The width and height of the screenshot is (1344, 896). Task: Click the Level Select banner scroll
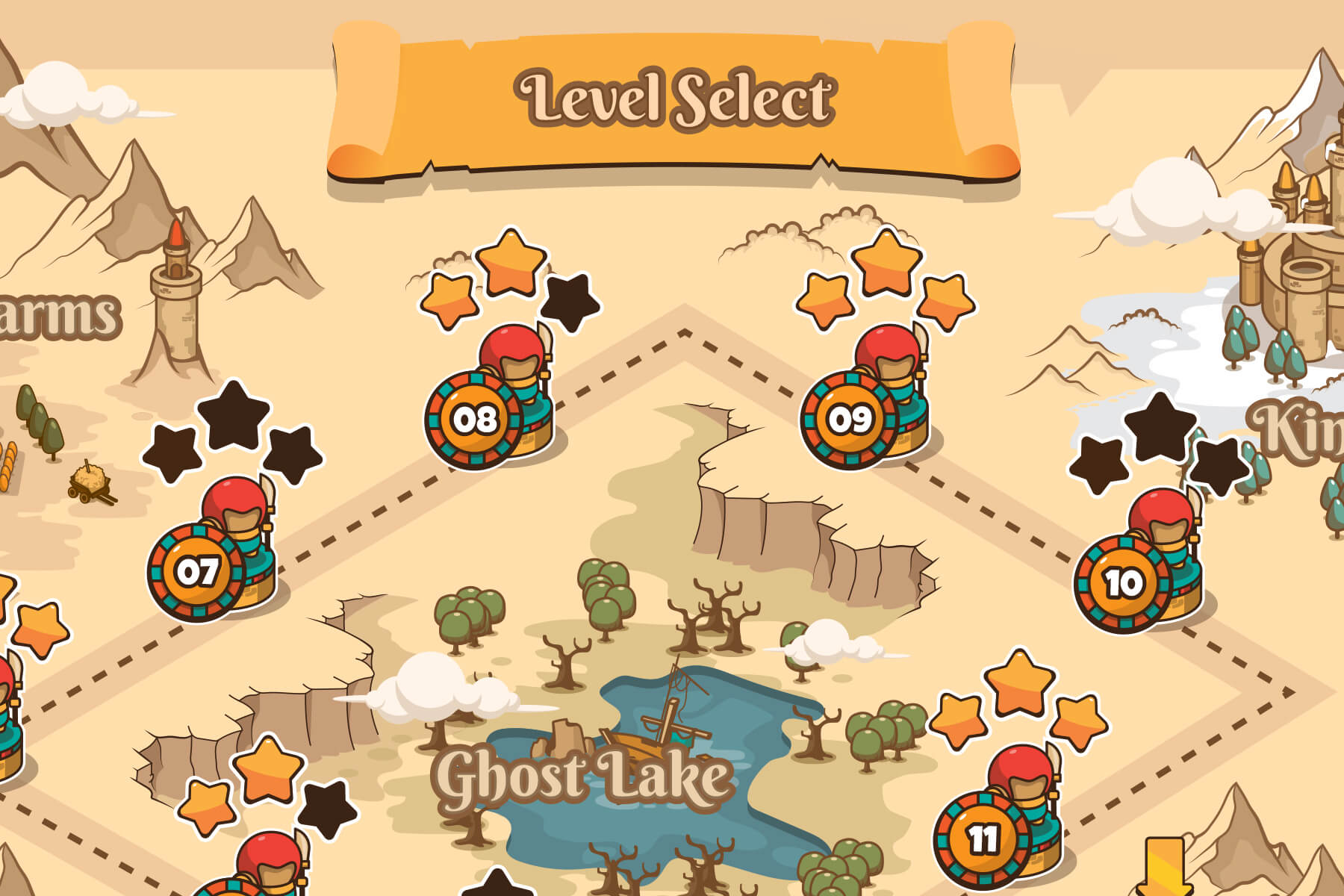pos(676,97)
